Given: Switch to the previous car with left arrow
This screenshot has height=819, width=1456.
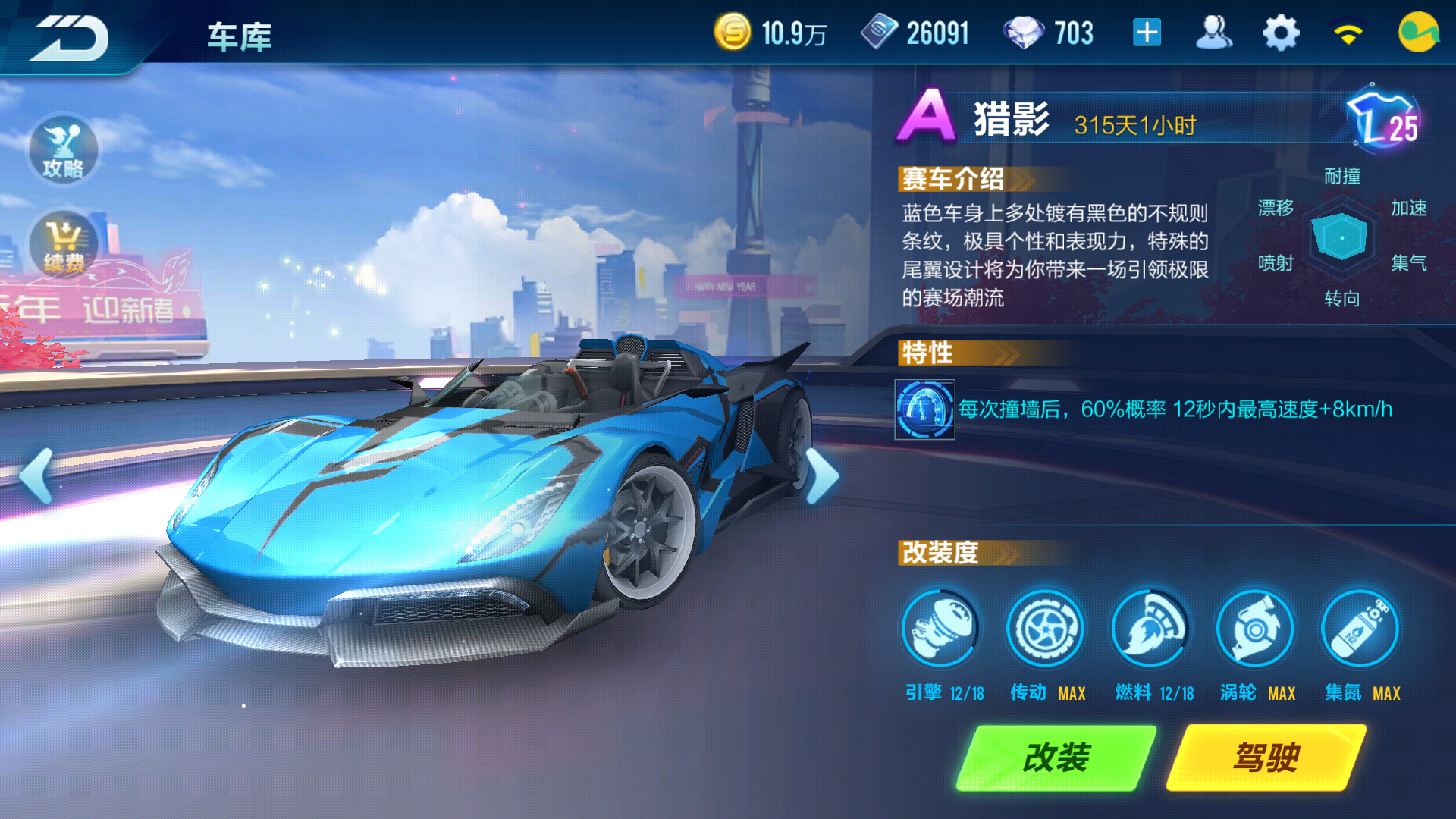Looking at the screenshot, I should [33, 476].
